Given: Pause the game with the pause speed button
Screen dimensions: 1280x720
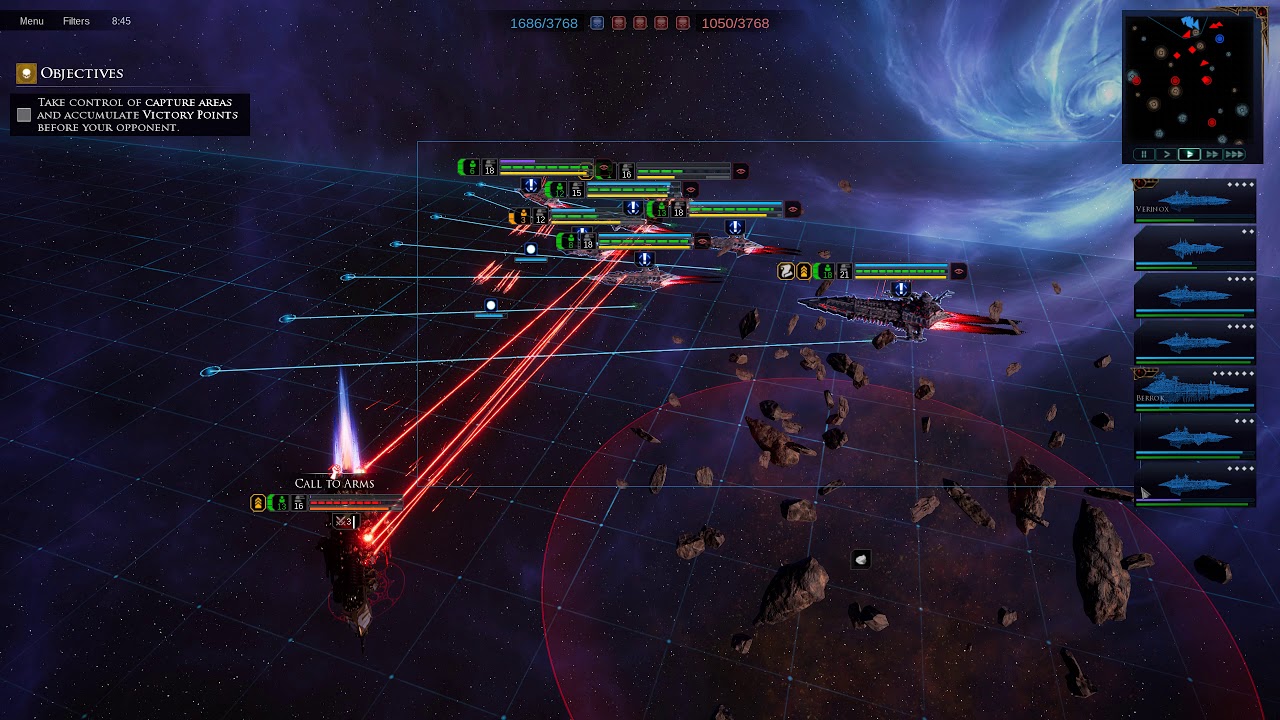Looking at the screenshot, I should point(1144,154).
